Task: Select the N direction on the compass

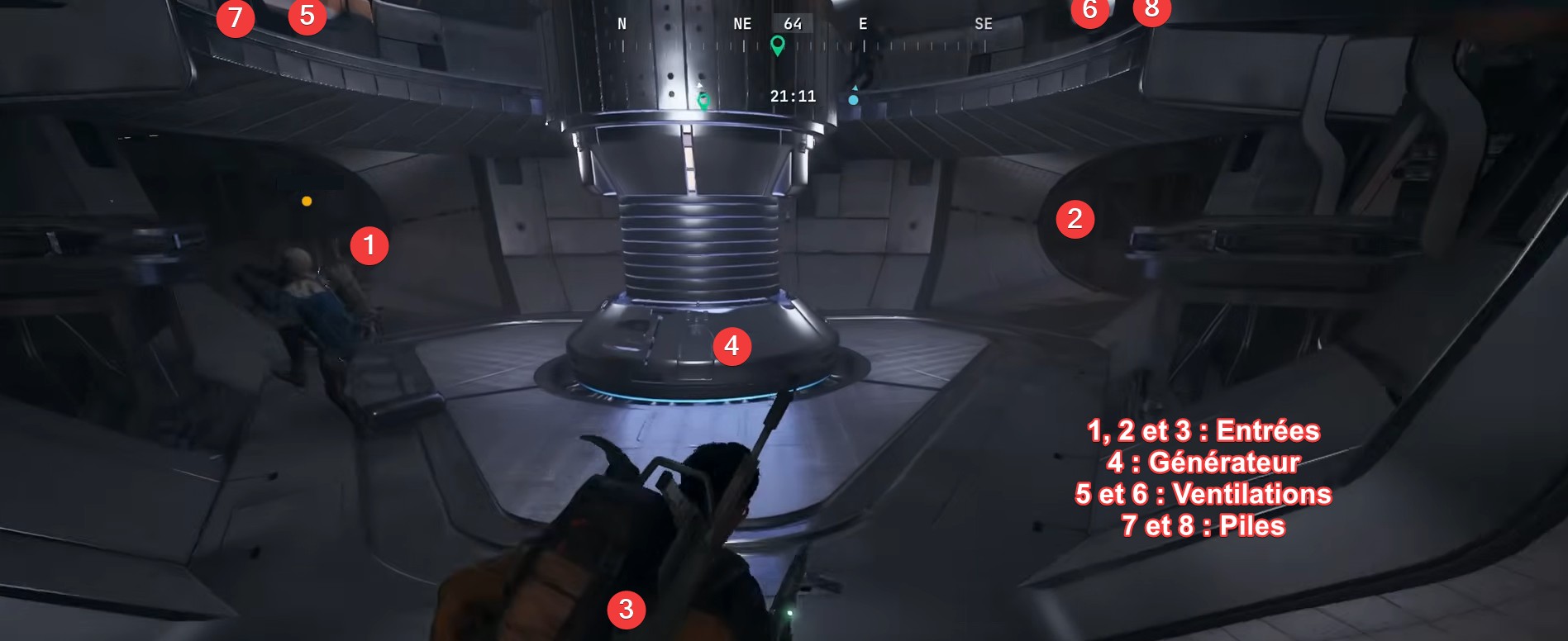Action: tap(620, 24)
